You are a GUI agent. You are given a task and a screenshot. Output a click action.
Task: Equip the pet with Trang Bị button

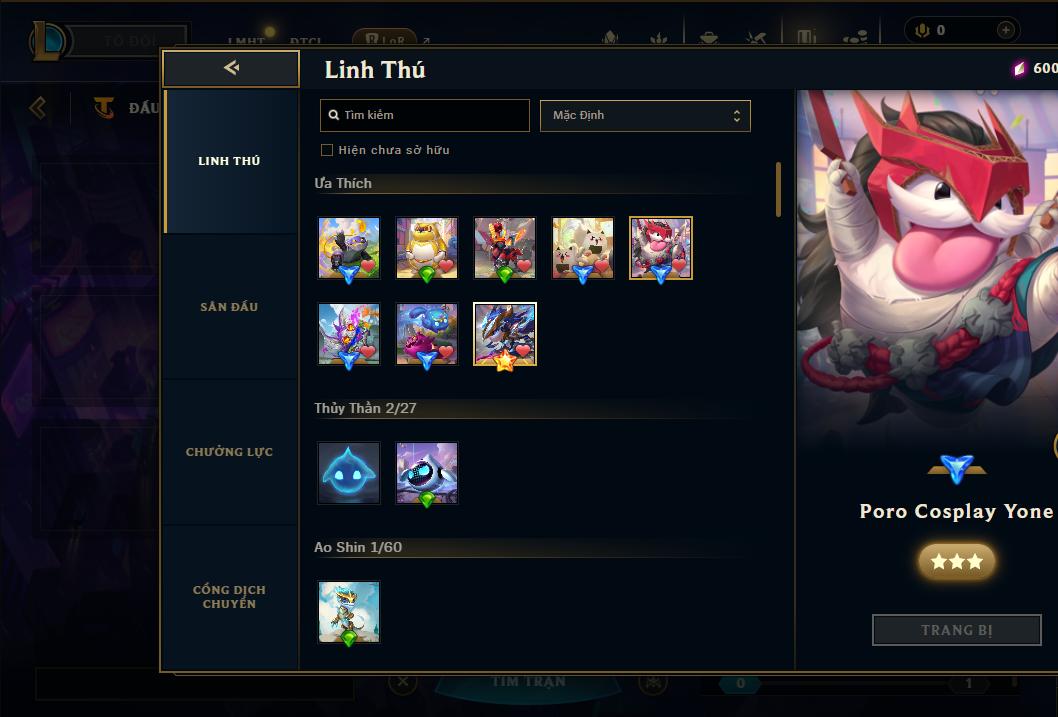tap(956, 630)
